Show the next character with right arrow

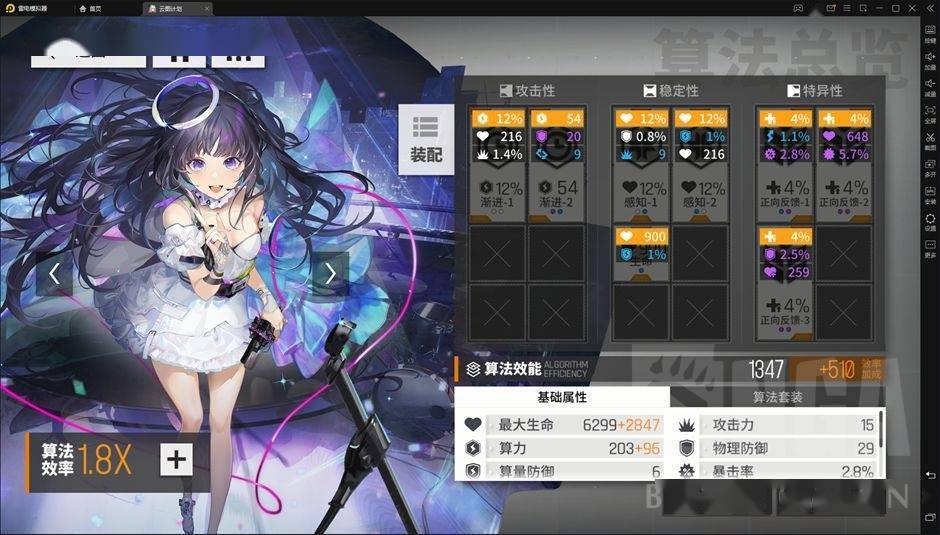[330, 273]
